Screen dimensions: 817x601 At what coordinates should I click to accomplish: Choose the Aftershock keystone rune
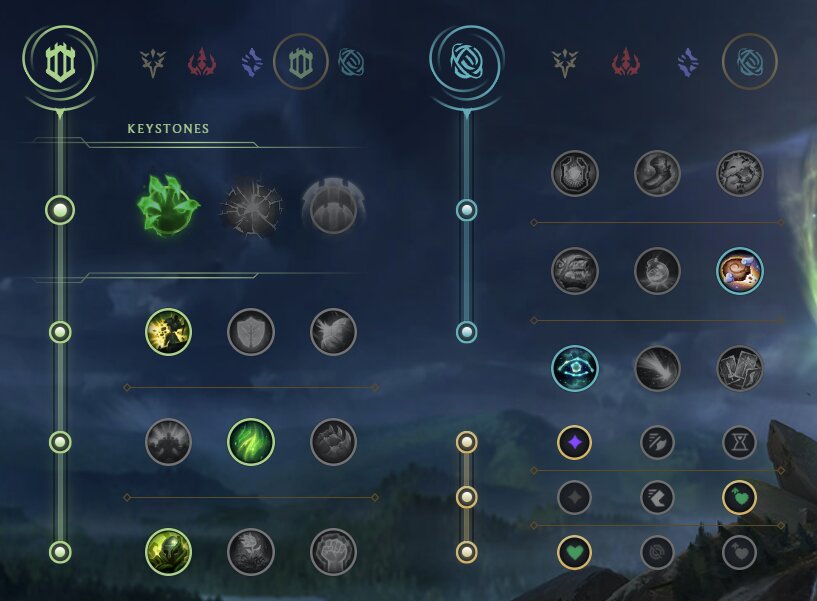click(x=251, y=208)
